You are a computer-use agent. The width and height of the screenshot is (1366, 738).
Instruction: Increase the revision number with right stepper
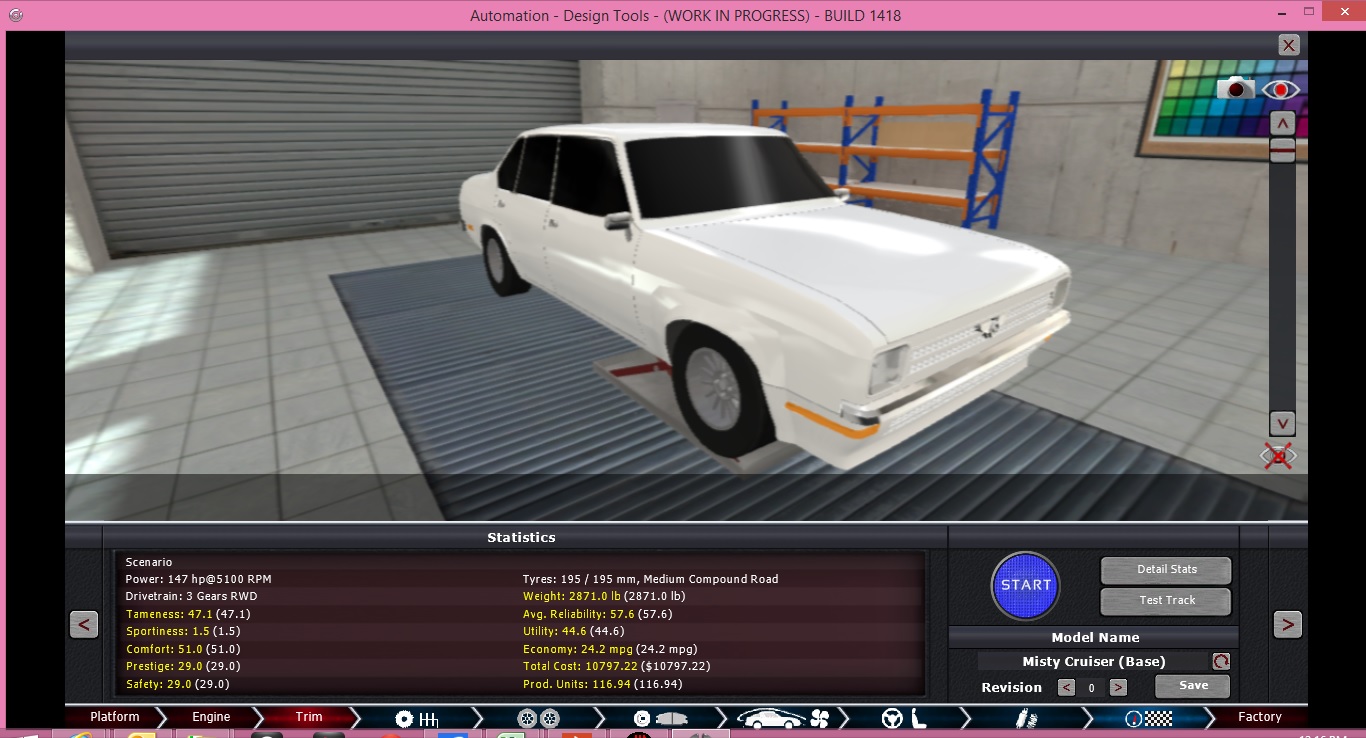[x=1119, y=688]
